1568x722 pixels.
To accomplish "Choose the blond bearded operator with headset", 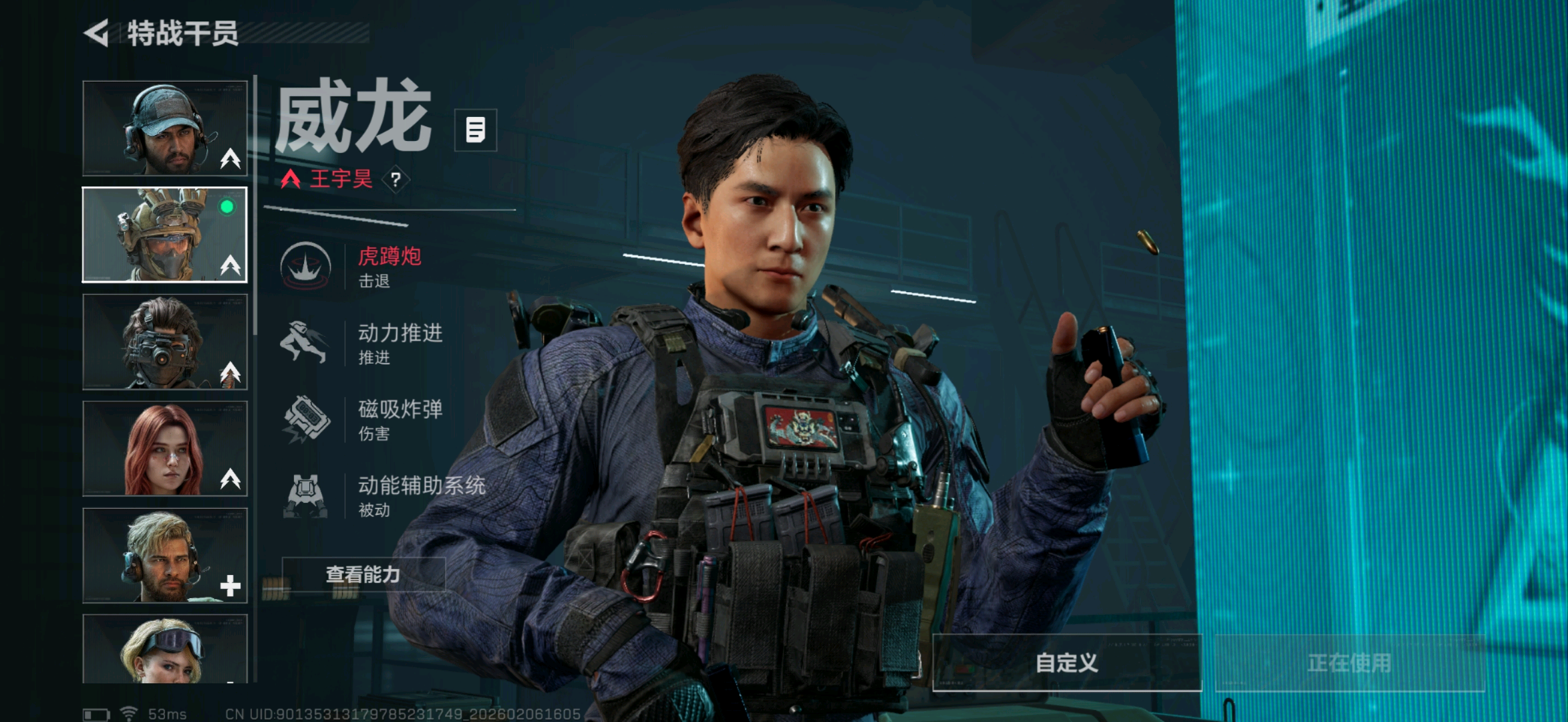I will (164, 556).
